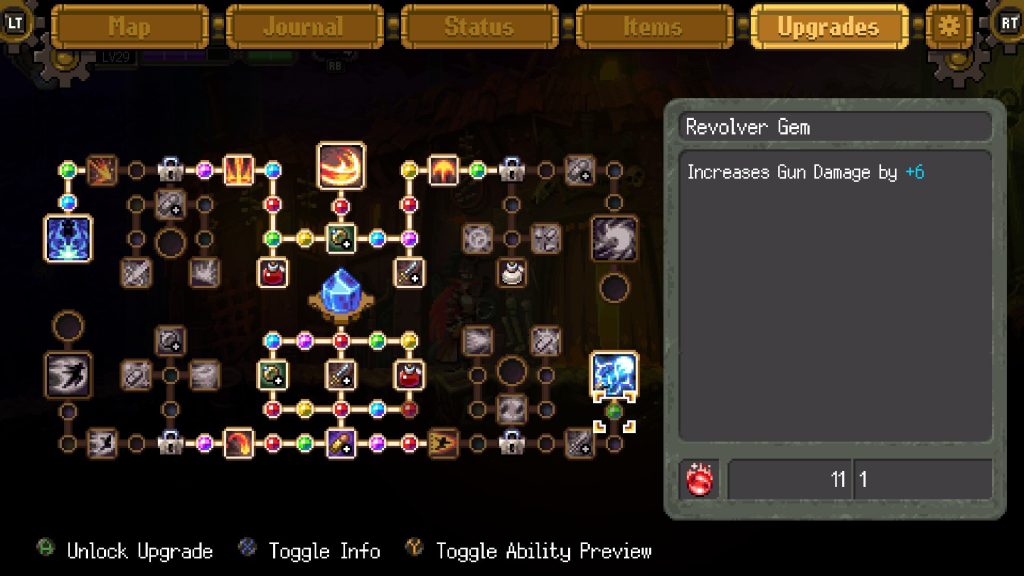Unlock the highlighted green gem node
Screen dimensions: 1024x576
614,410
